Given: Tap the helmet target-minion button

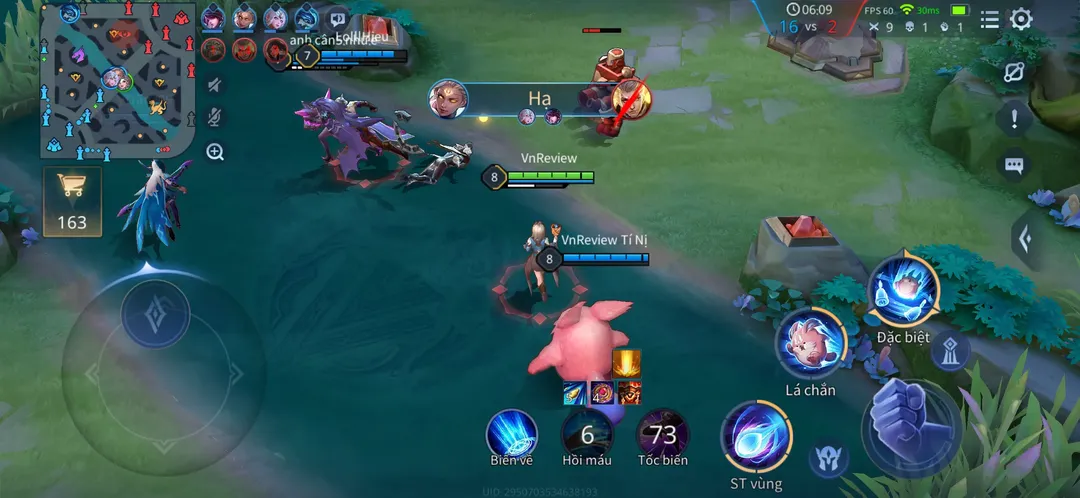Looking at the screenshot, I should (828, 459).
